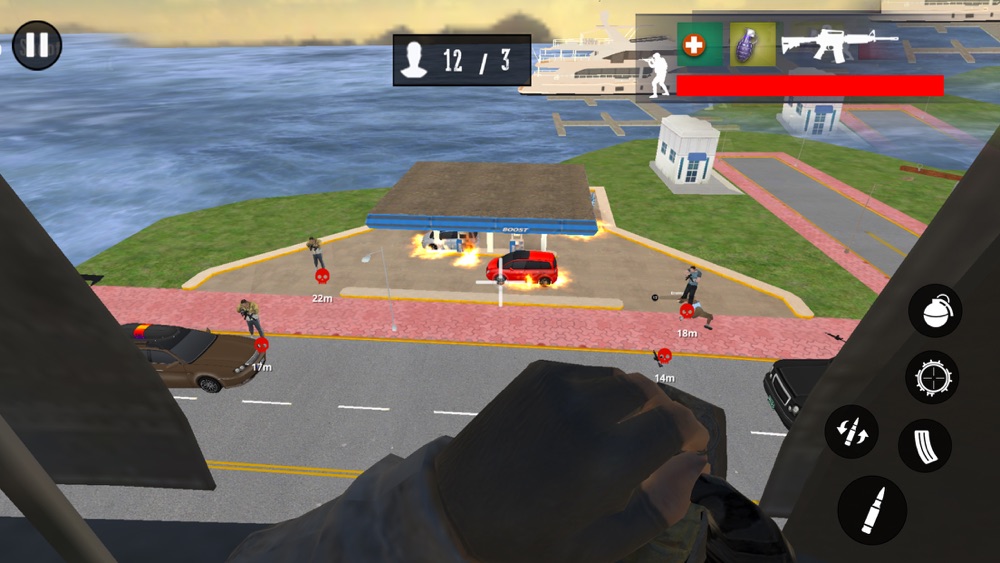Toggle the crosshair scope aim button
Image resolution: width=1000 pixels, height=563 pixels.
[932, 377]
